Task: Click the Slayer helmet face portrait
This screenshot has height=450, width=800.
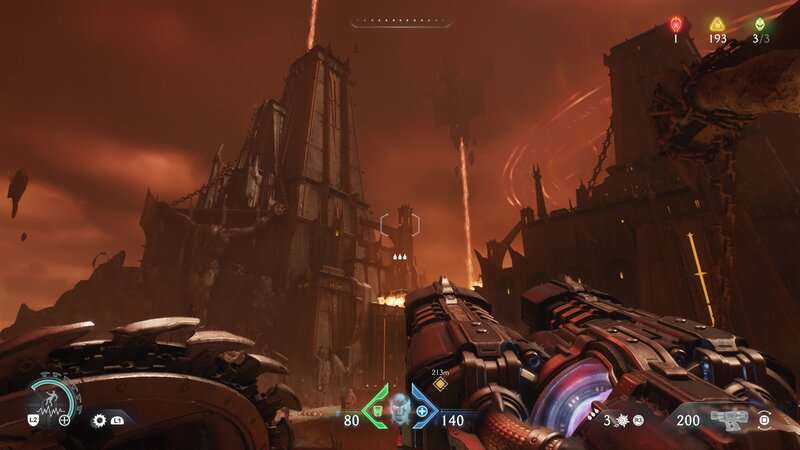Action: 401,407
